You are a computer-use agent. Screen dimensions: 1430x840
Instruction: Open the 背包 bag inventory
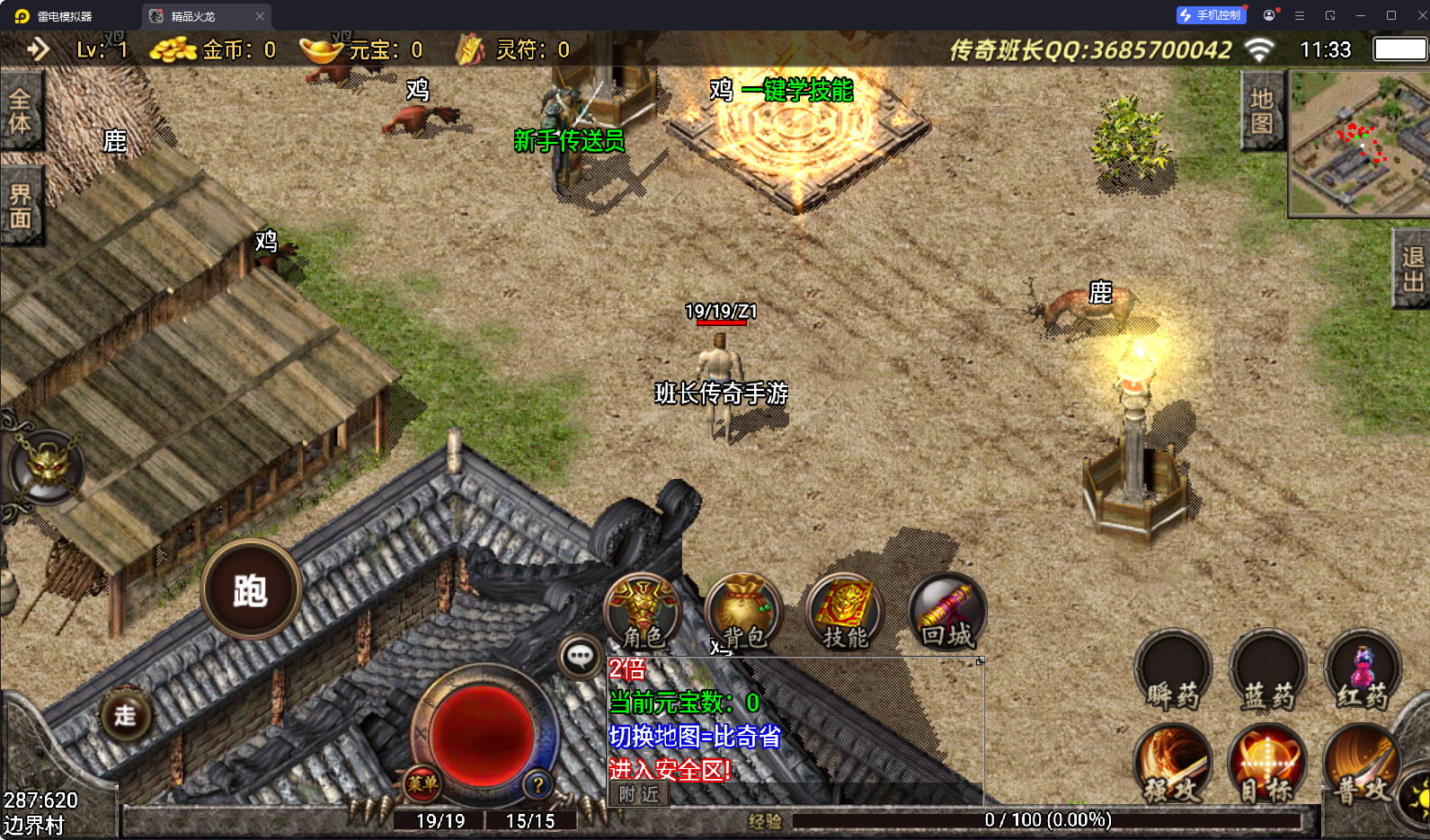(743, 611)
